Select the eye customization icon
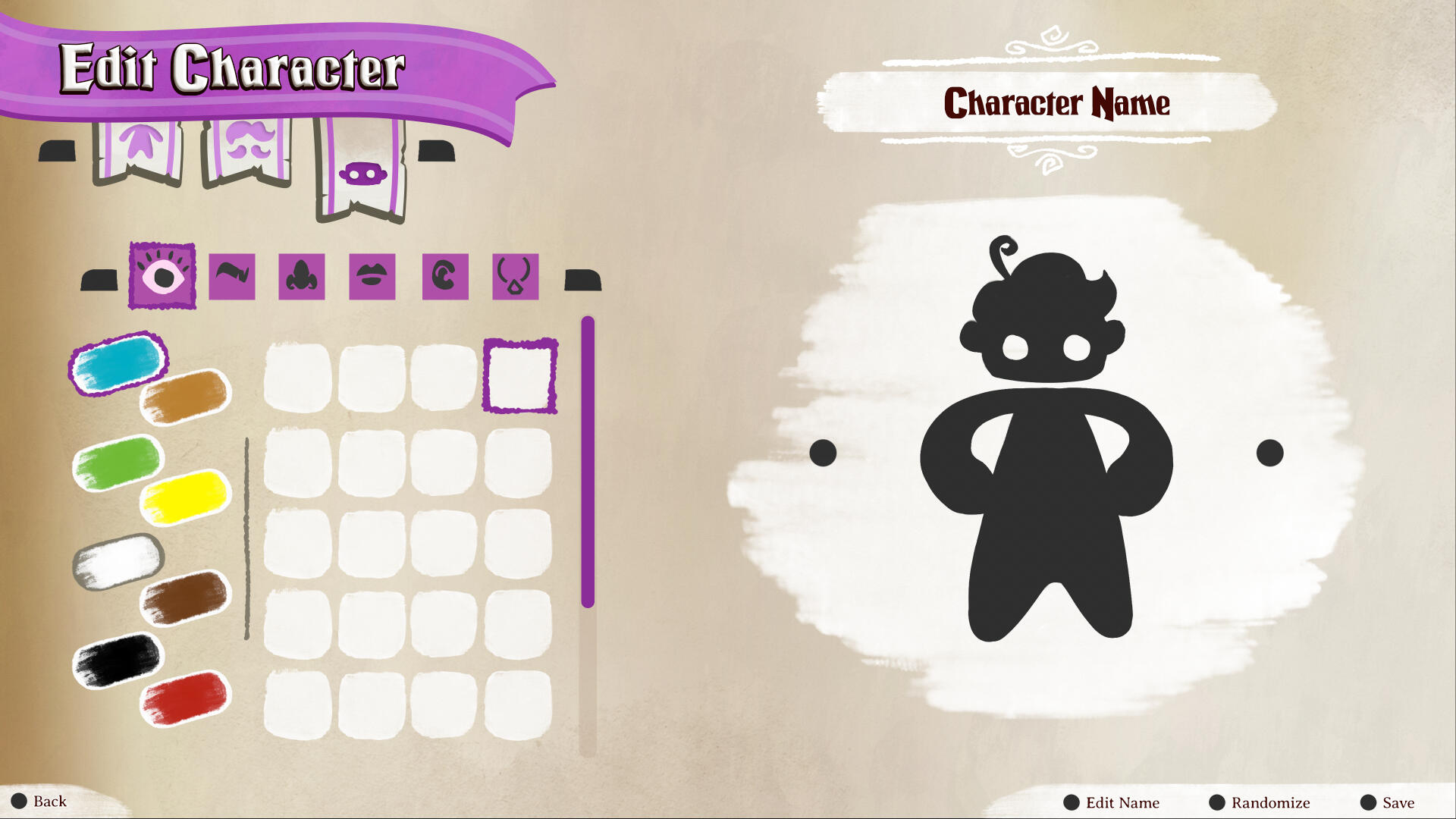1456x819 pixels. [x=162, y=276]
